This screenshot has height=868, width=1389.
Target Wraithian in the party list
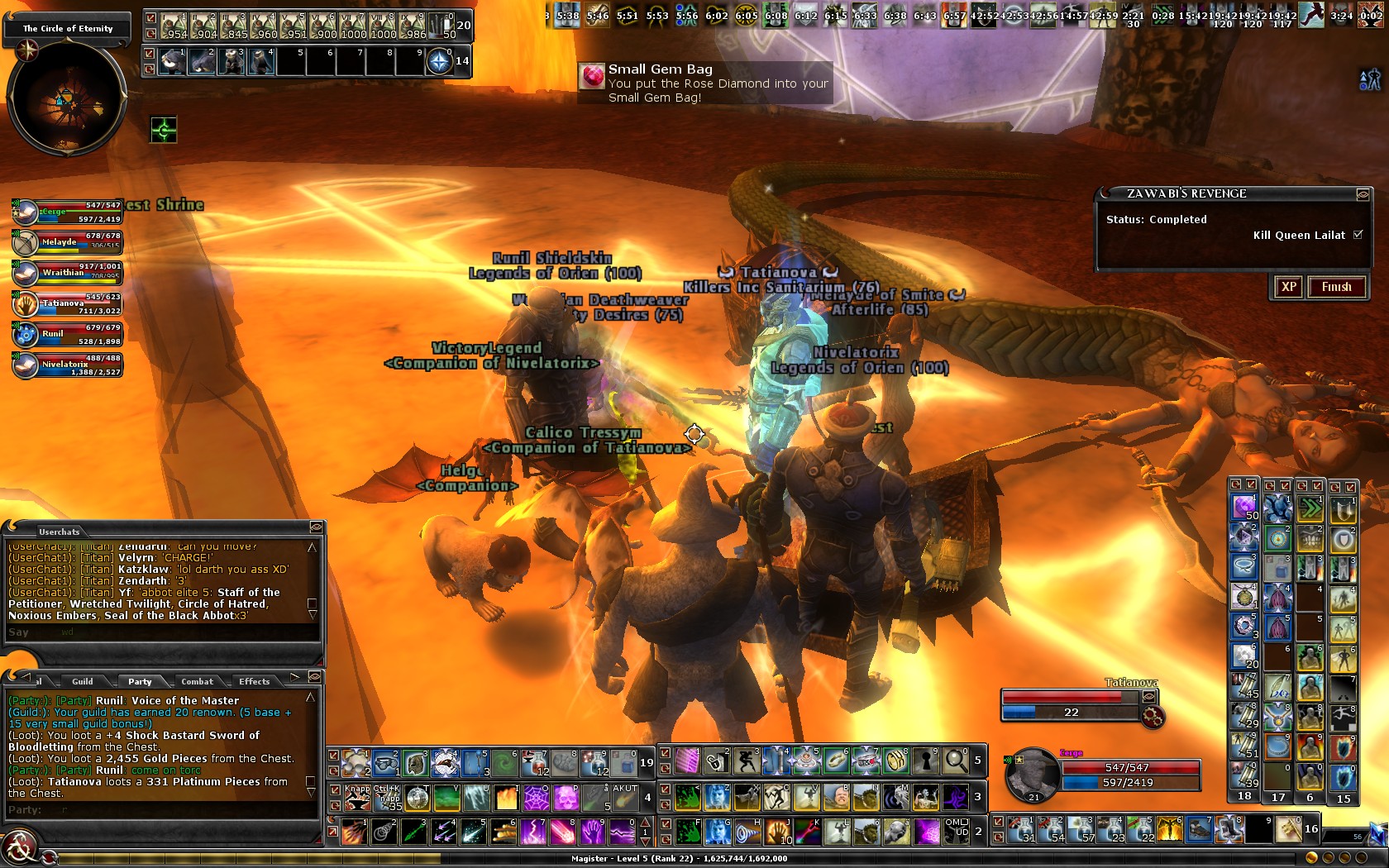point(26,273)
